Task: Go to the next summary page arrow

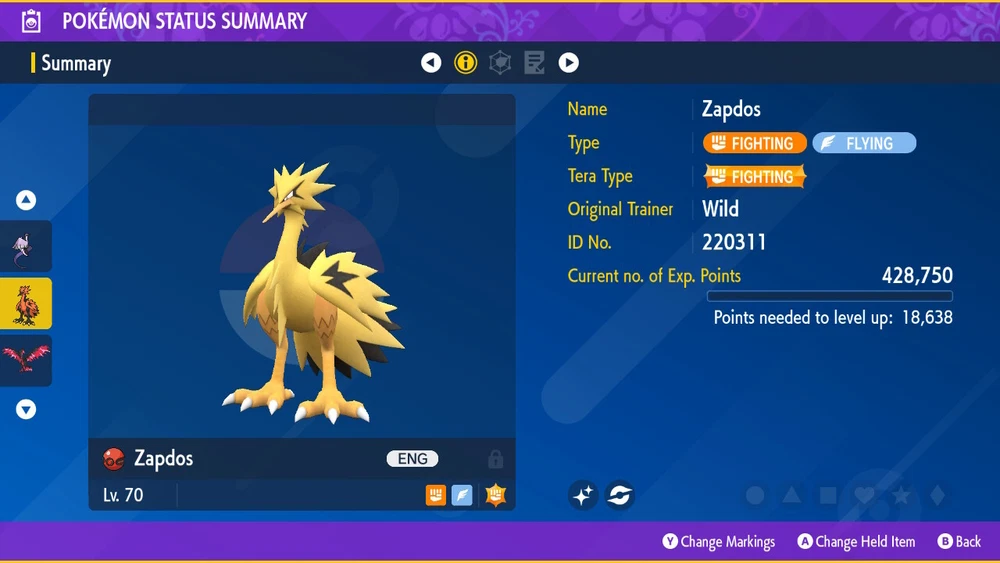Action: pos(569,63)
